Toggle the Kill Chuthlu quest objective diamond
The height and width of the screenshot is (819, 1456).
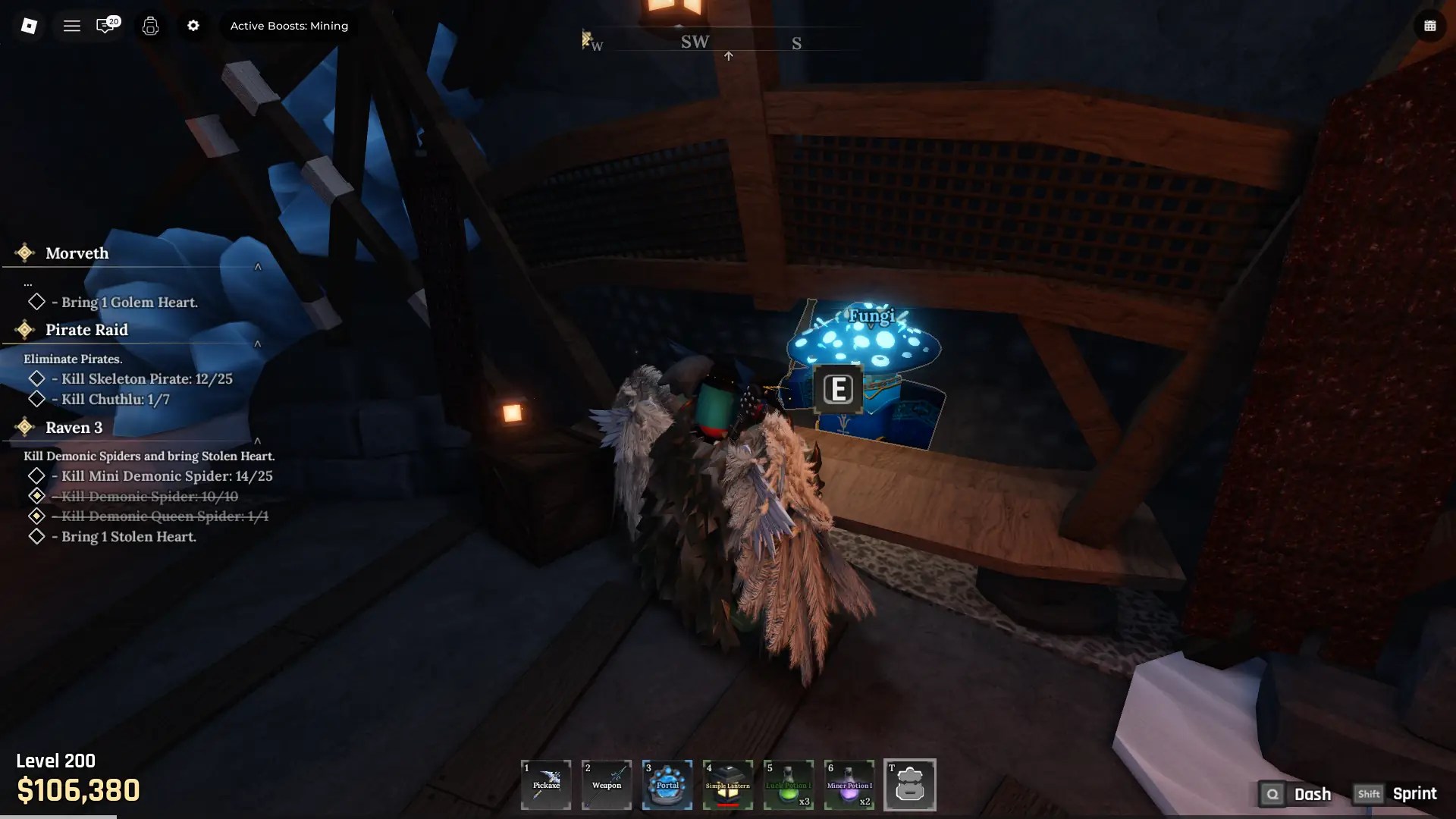(x=36, y=399)
